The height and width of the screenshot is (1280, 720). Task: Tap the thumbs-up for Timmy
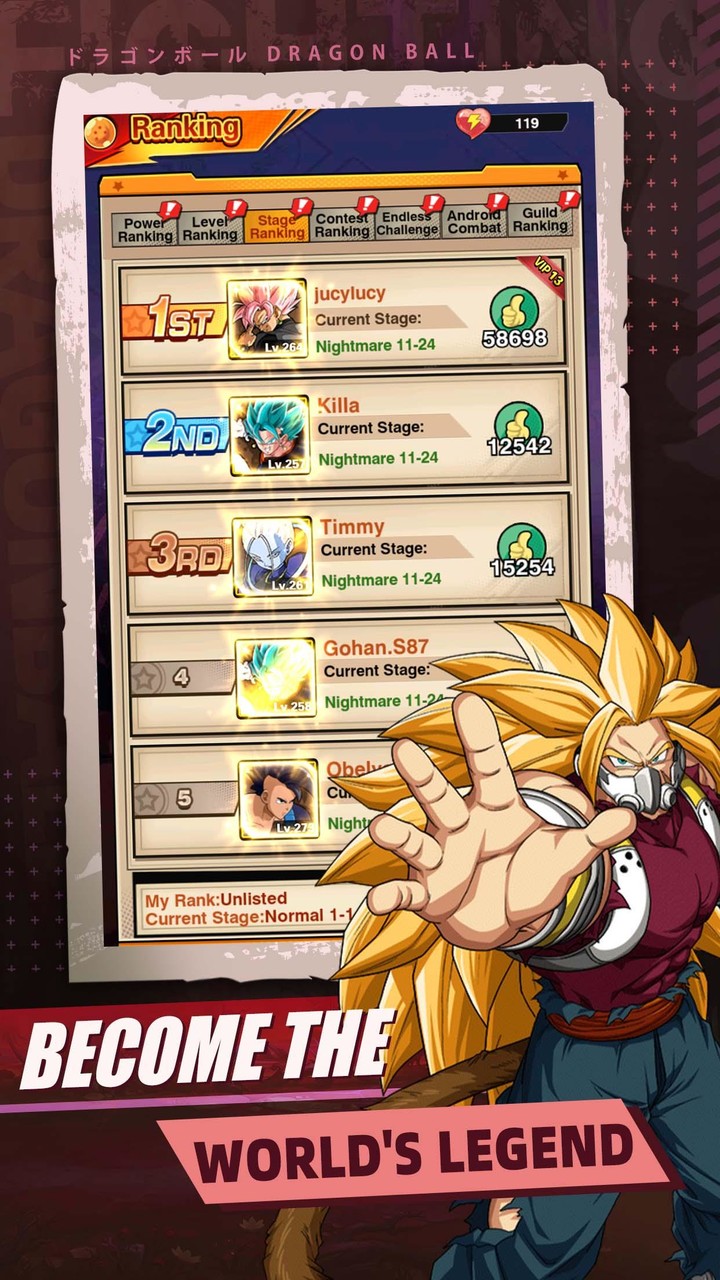pos(521,543)
